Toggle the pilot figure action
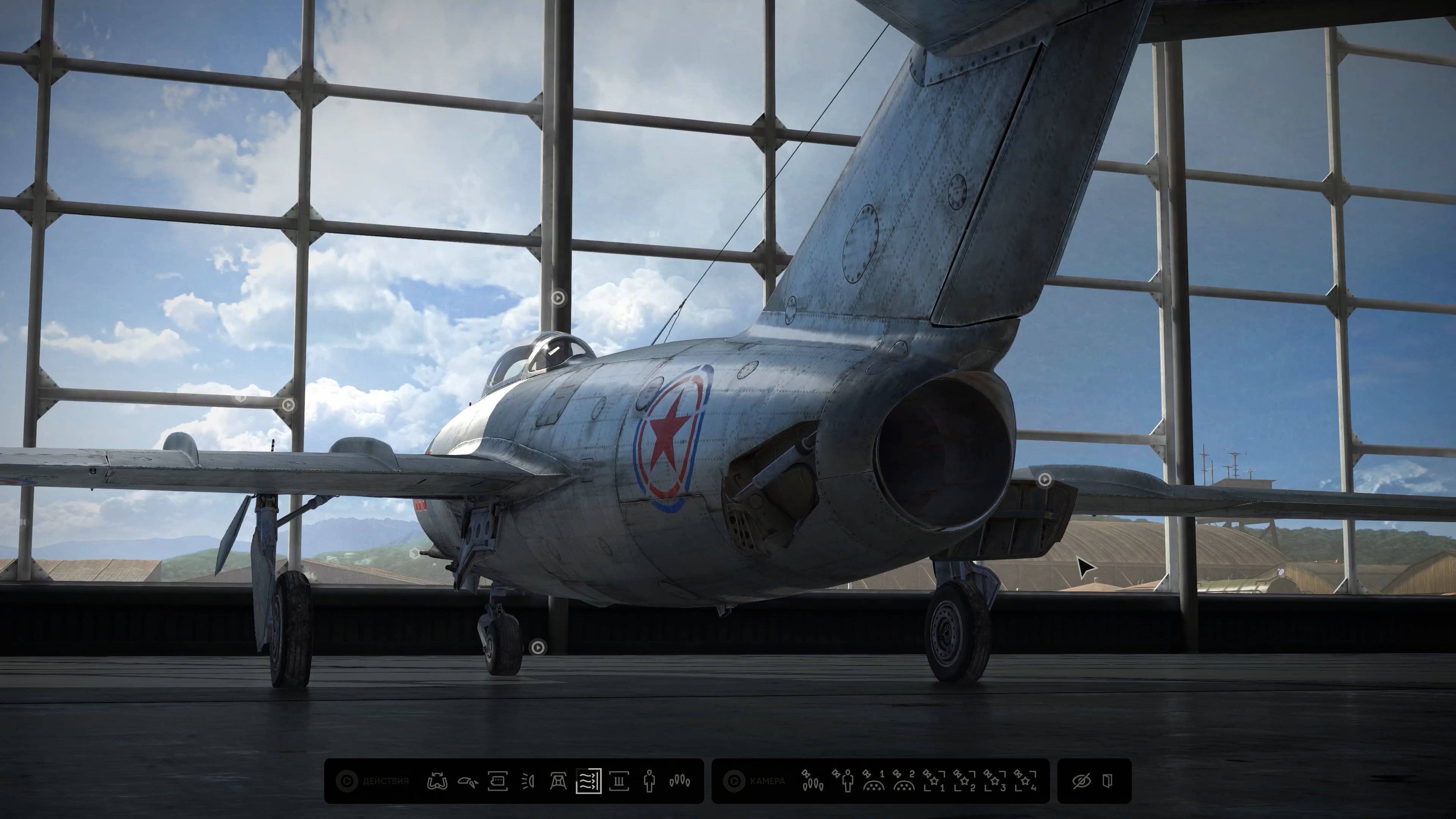1456x819 pixels. [649, 781]
